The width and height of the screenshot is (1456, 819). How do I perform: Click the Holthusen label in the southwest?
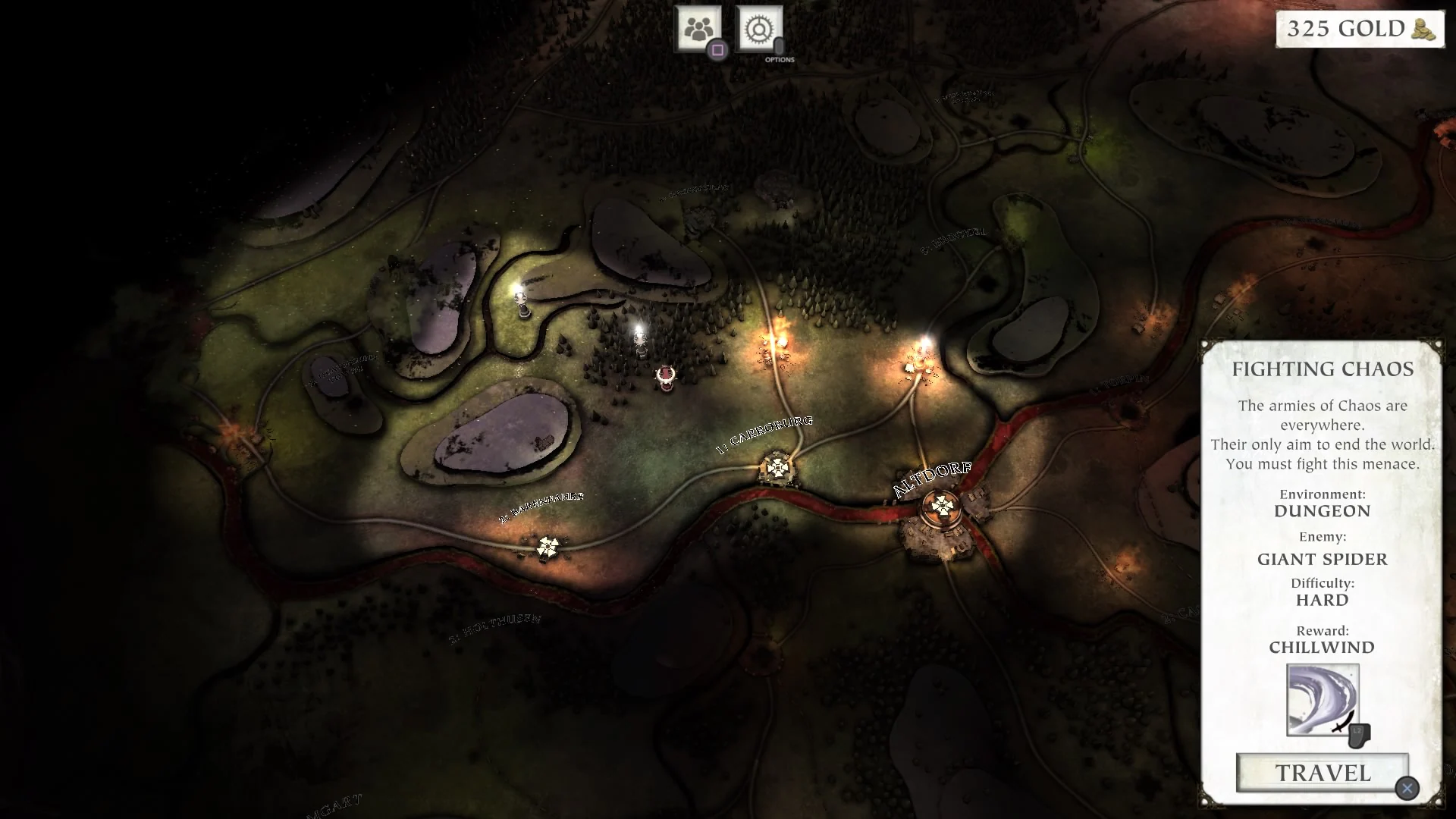494,626
